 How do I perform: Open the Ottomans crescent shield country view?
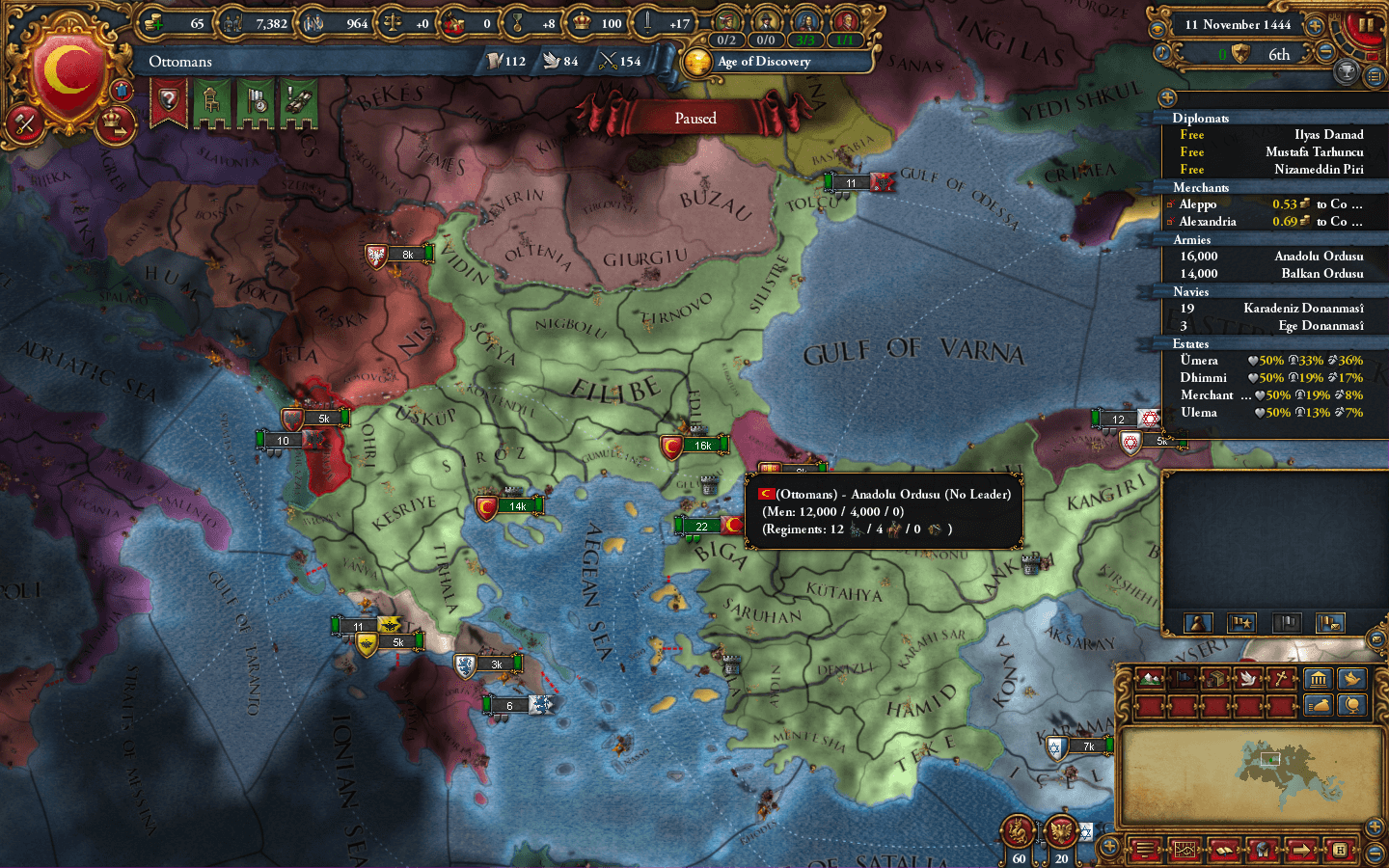click(x=68, y=72)
